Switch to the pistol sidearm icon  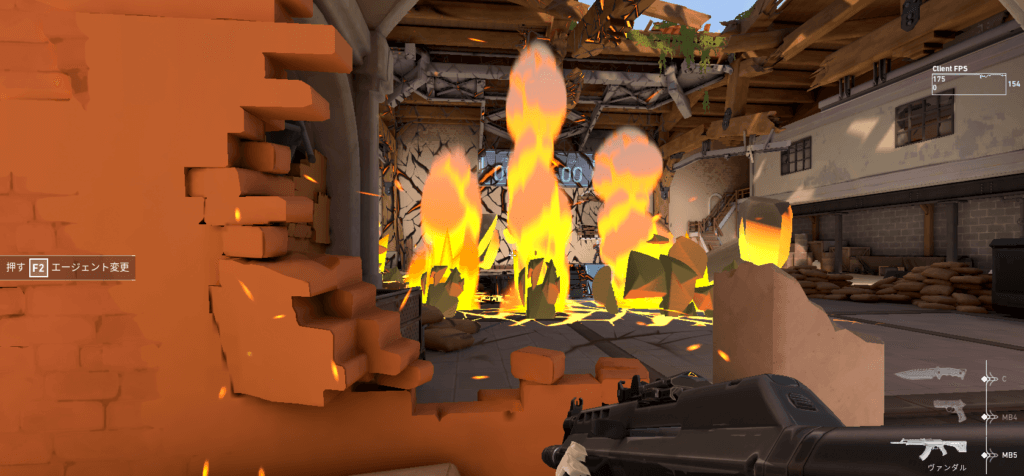point(949,409)
